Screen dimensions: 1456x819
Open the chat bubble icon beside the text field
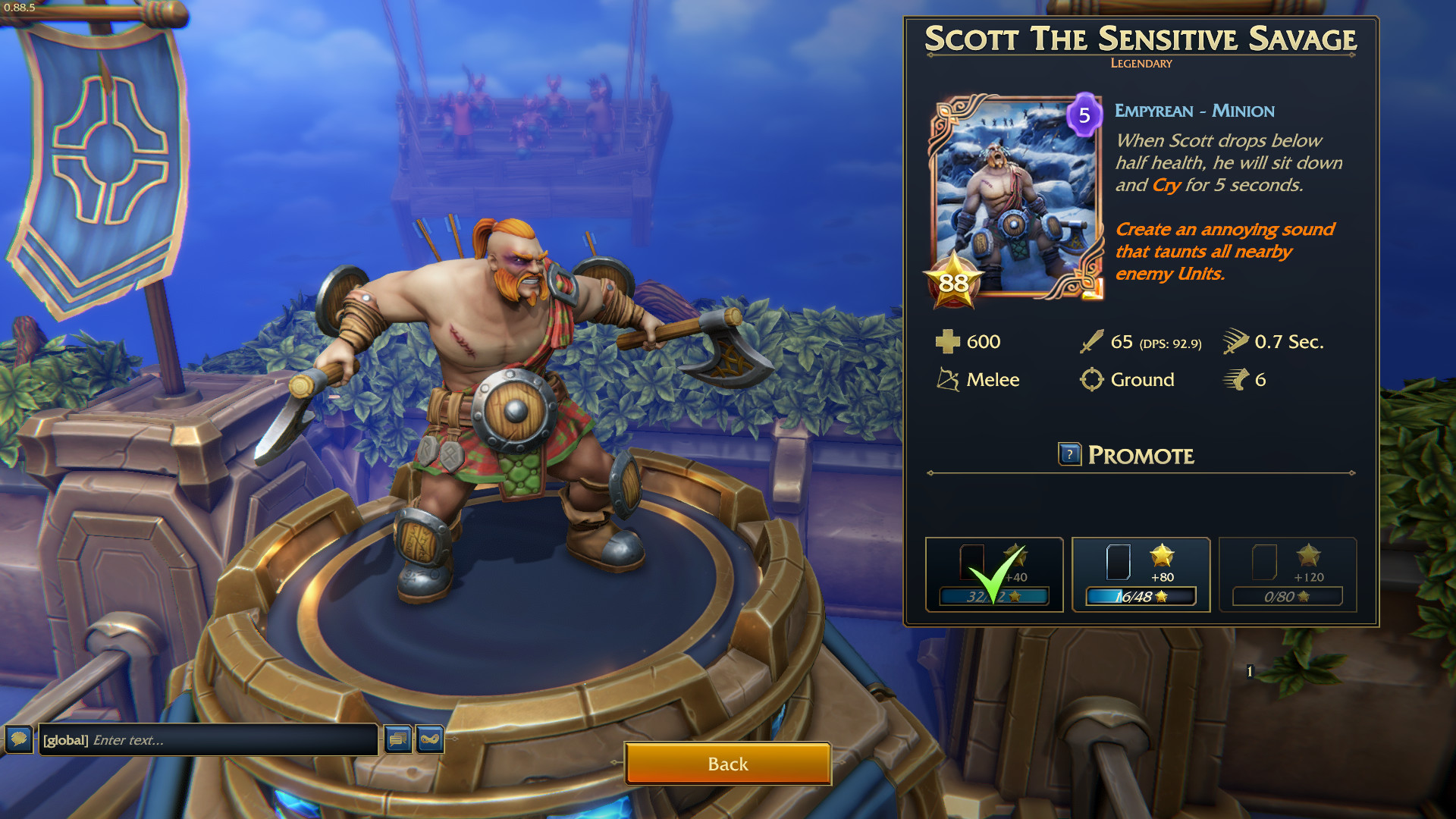pos(17,739)
